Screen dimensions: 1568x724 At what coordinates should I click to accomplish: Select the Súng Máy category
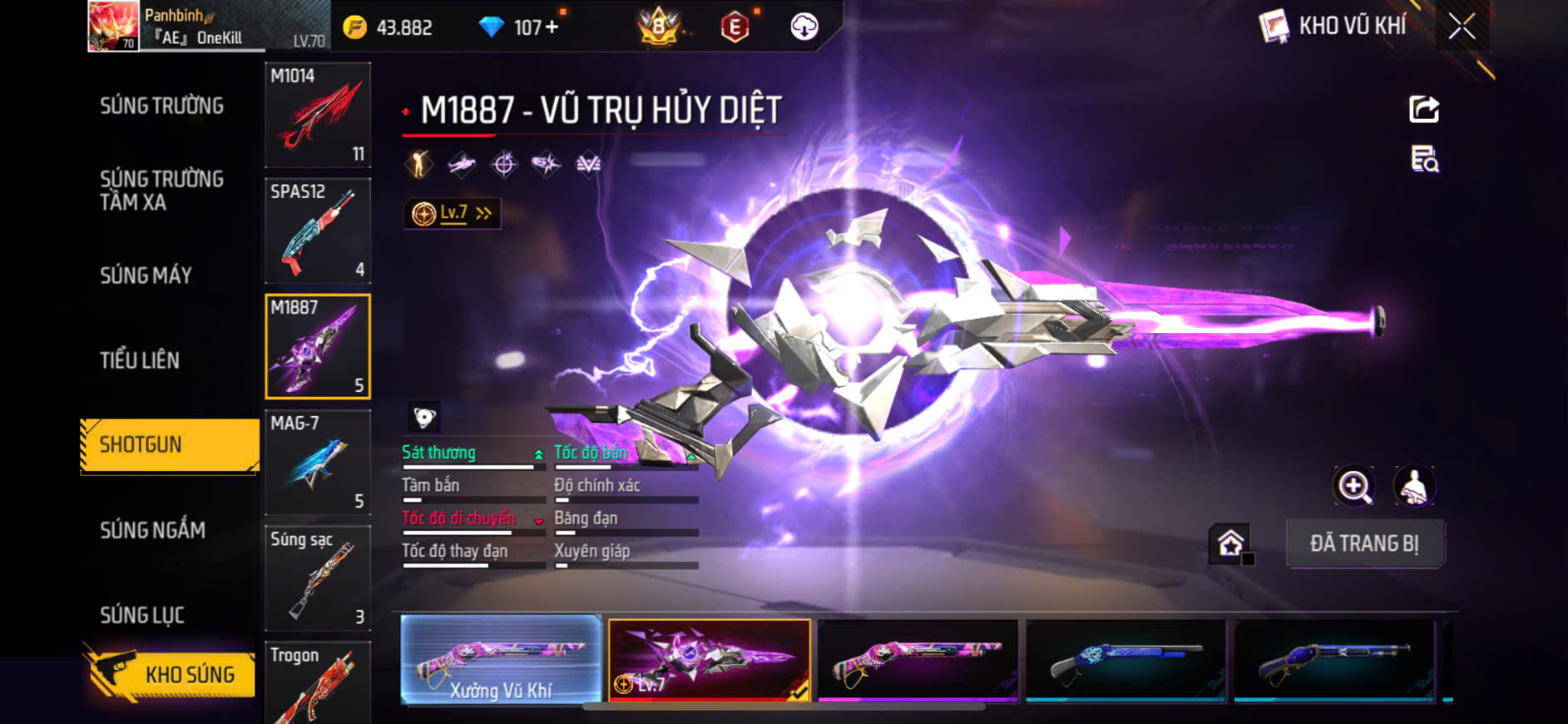146,275
